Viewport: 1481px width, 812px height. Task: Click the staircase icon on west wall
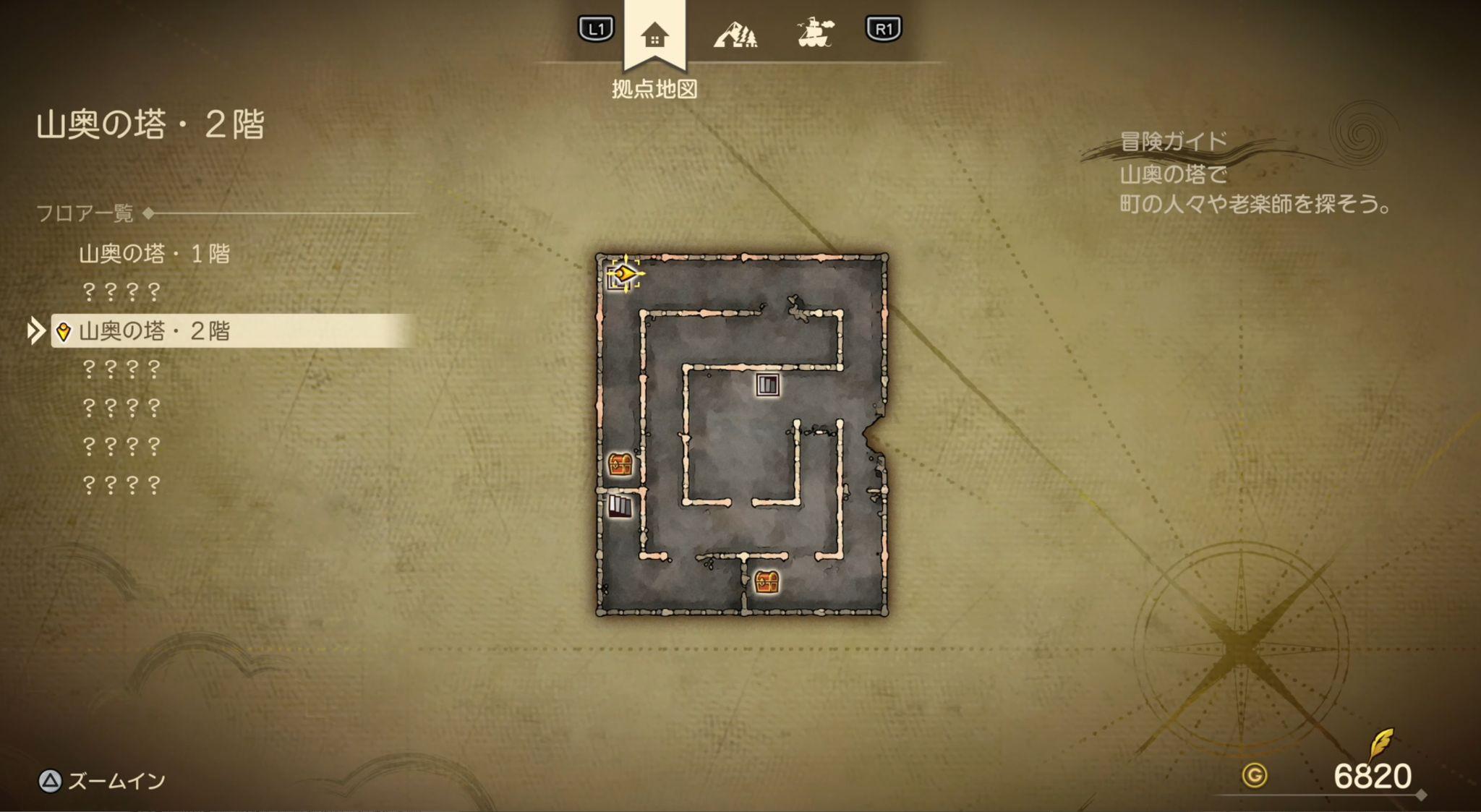(619, 505)
